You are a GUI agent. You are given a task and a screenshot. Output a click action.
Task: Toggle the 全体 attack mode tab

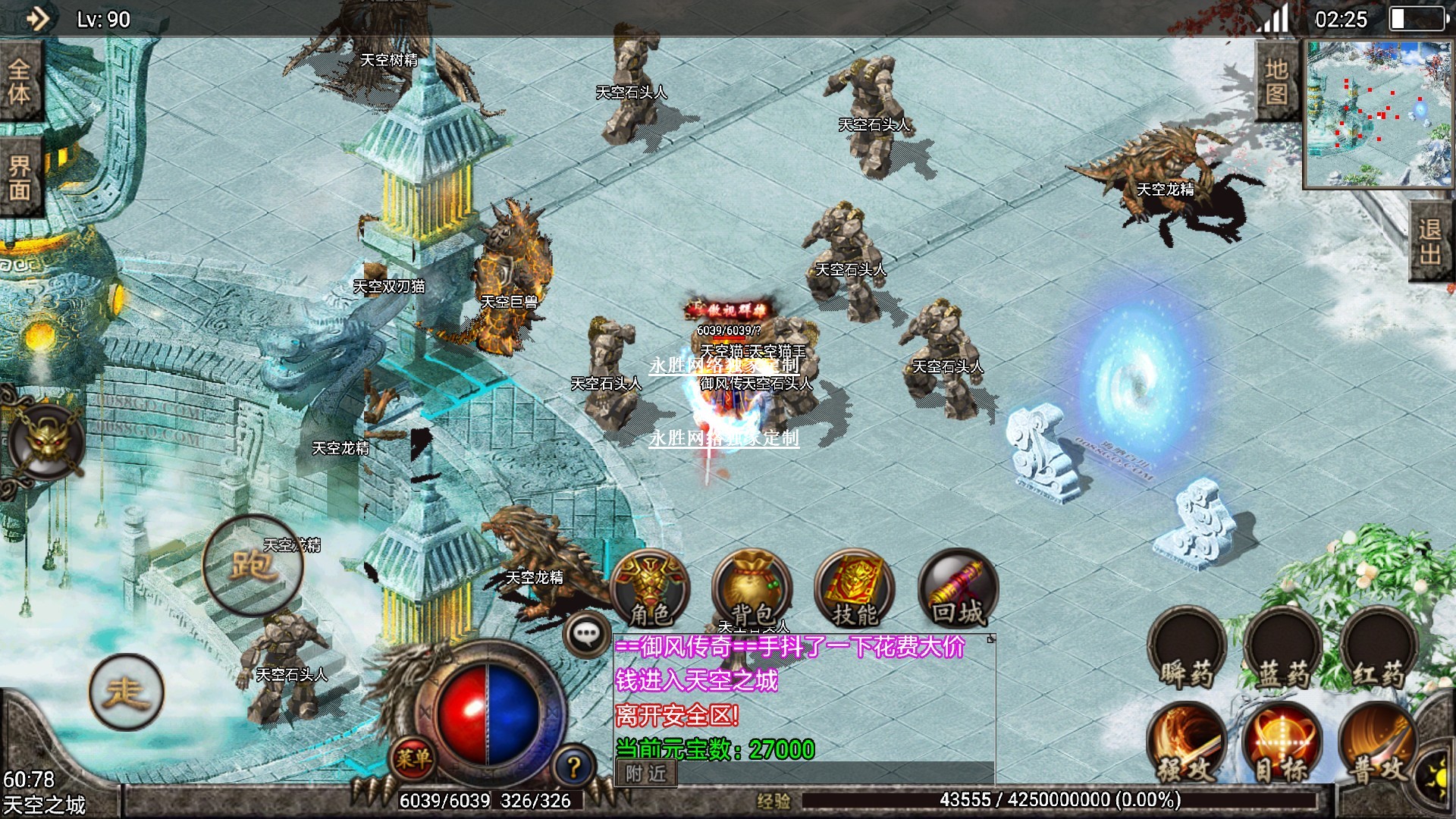tap(20, 82)
